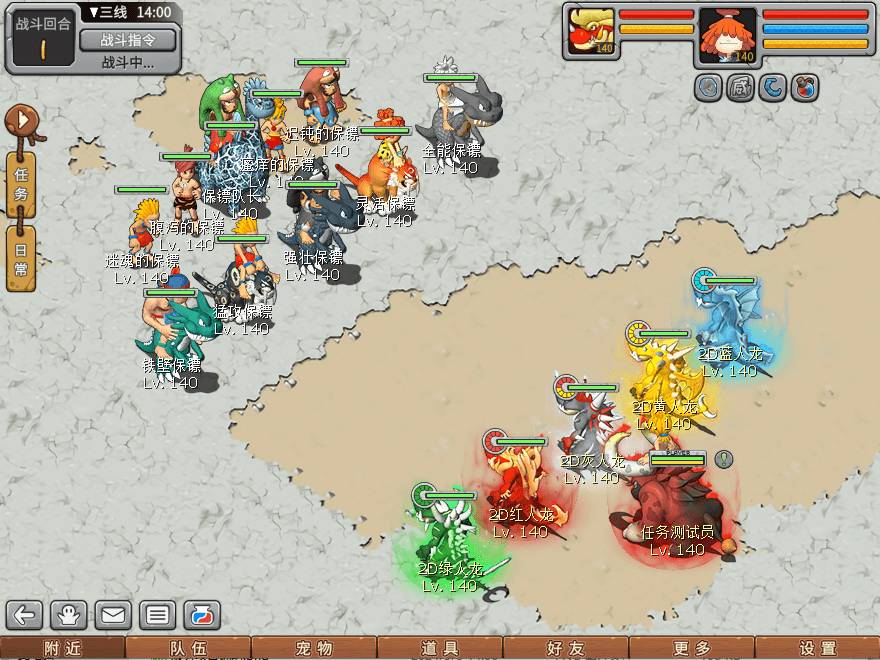The width and height of the screenshot is (880, 660).
Task: Open the 任务 quest tab
Action: (x=21, y=184)
